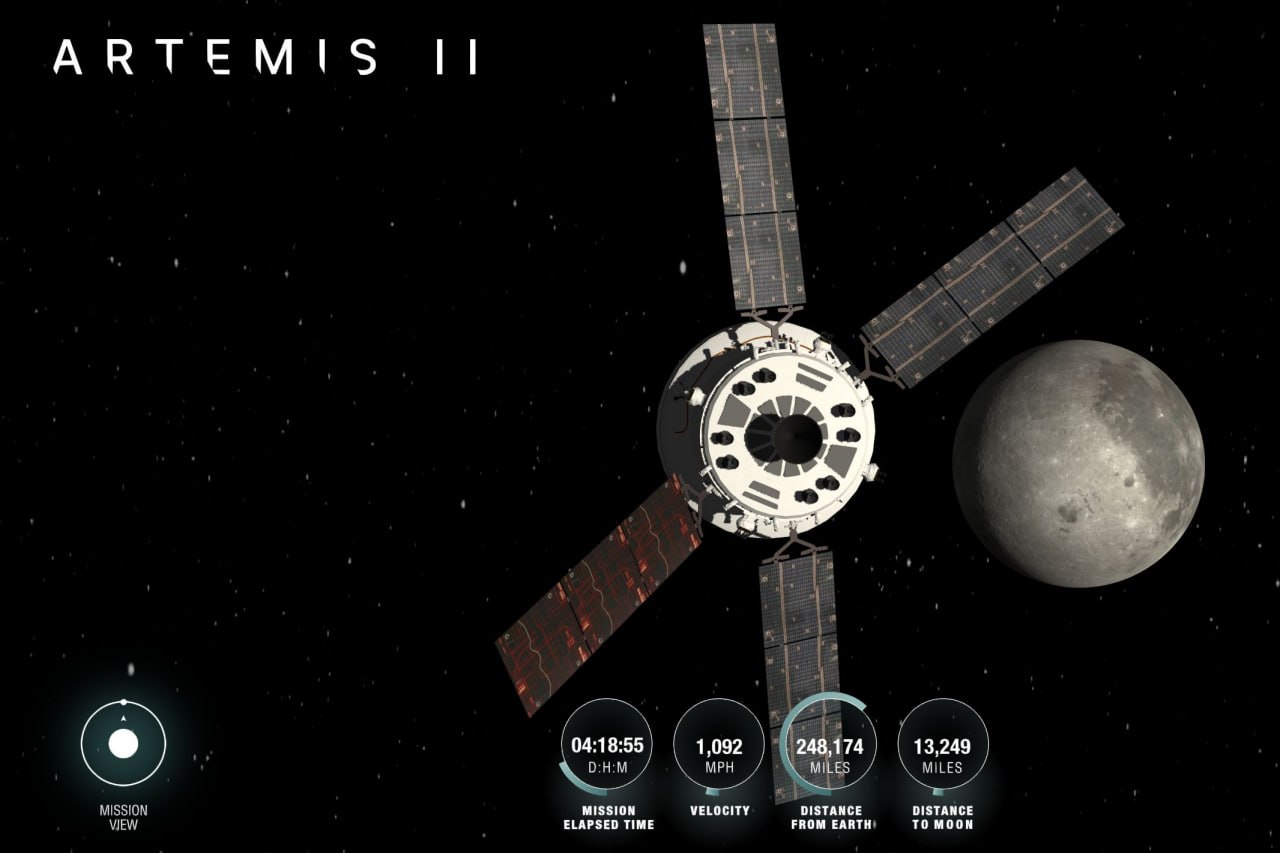Open the Mission View orbit map

point(123,744)
